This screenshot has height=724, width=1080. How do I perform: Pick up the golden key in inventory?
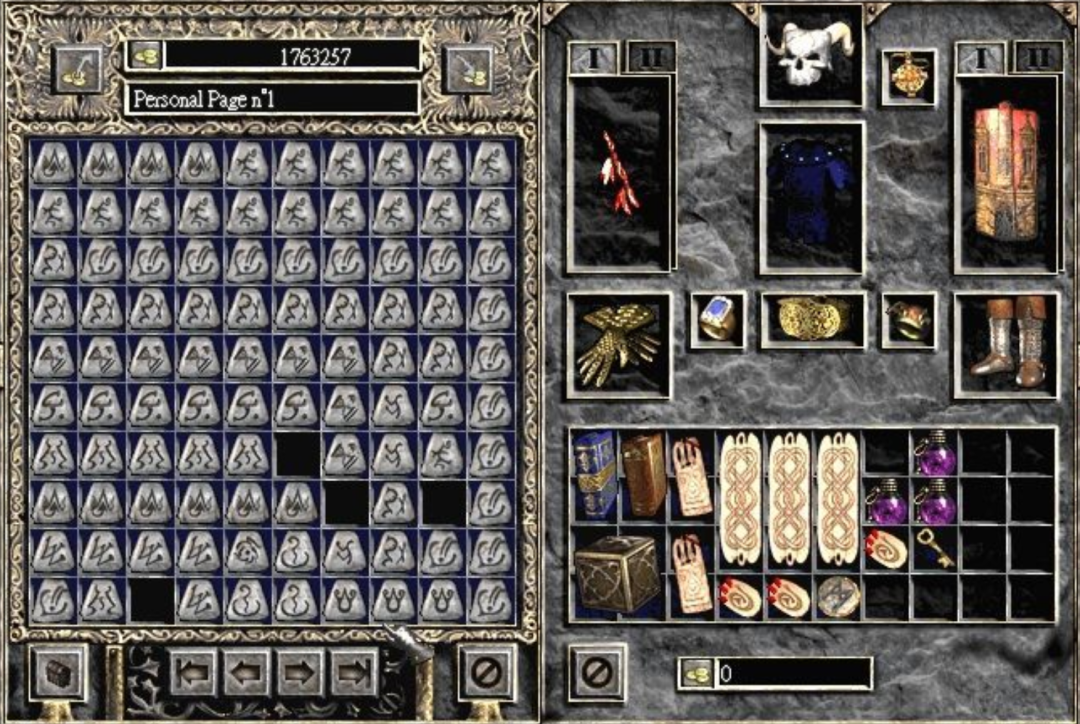[x=935, y=547]
